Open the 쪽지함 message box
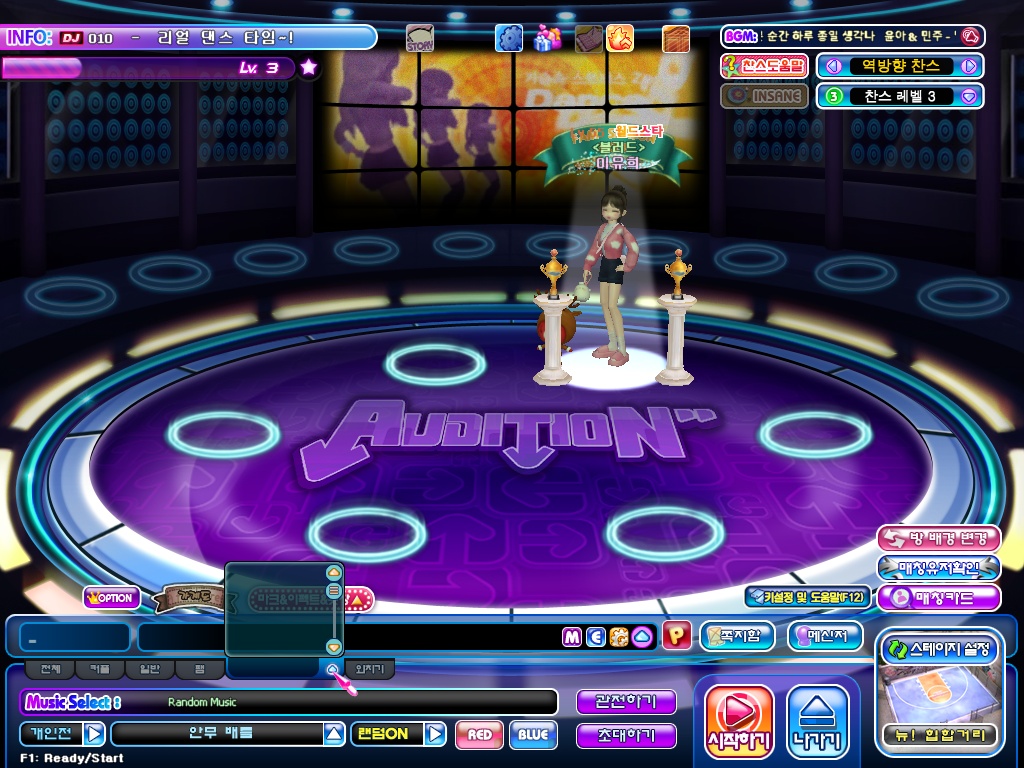 [738, 636]
